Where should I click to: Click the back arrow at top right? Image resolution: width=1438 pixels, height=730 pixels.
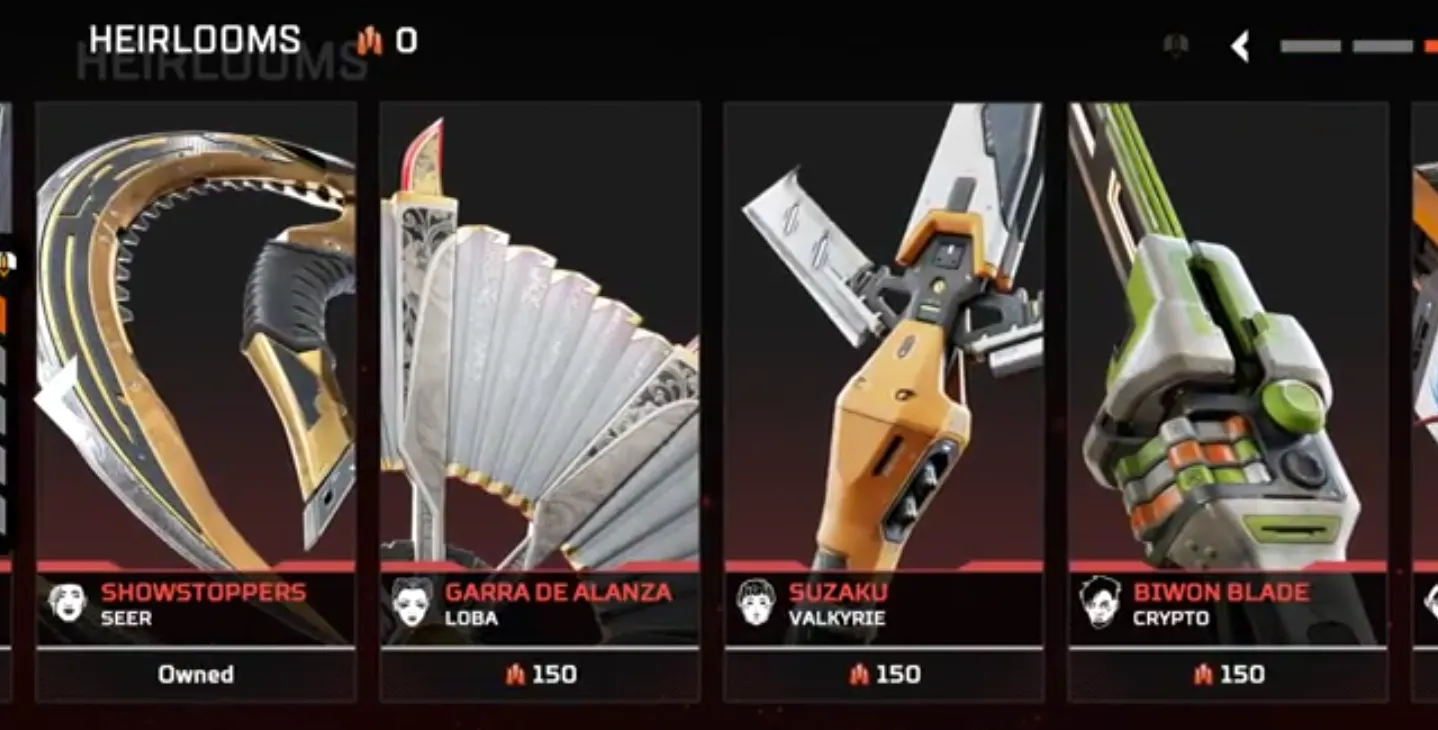[x=1240, y=46]
